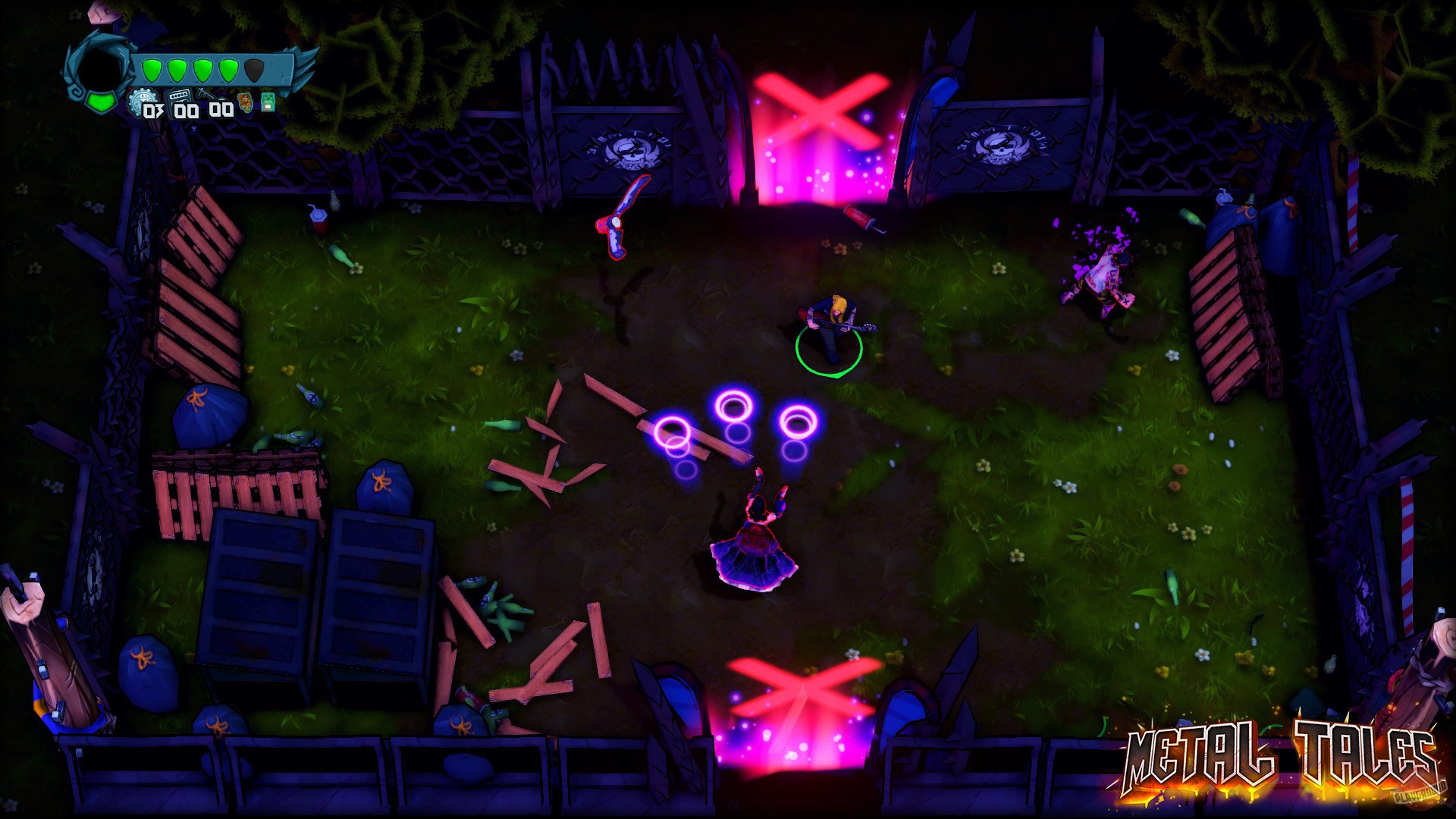Screen dimensions: 1456x819
Task: Select the gear coin counter icon
Action: [143, 99]
